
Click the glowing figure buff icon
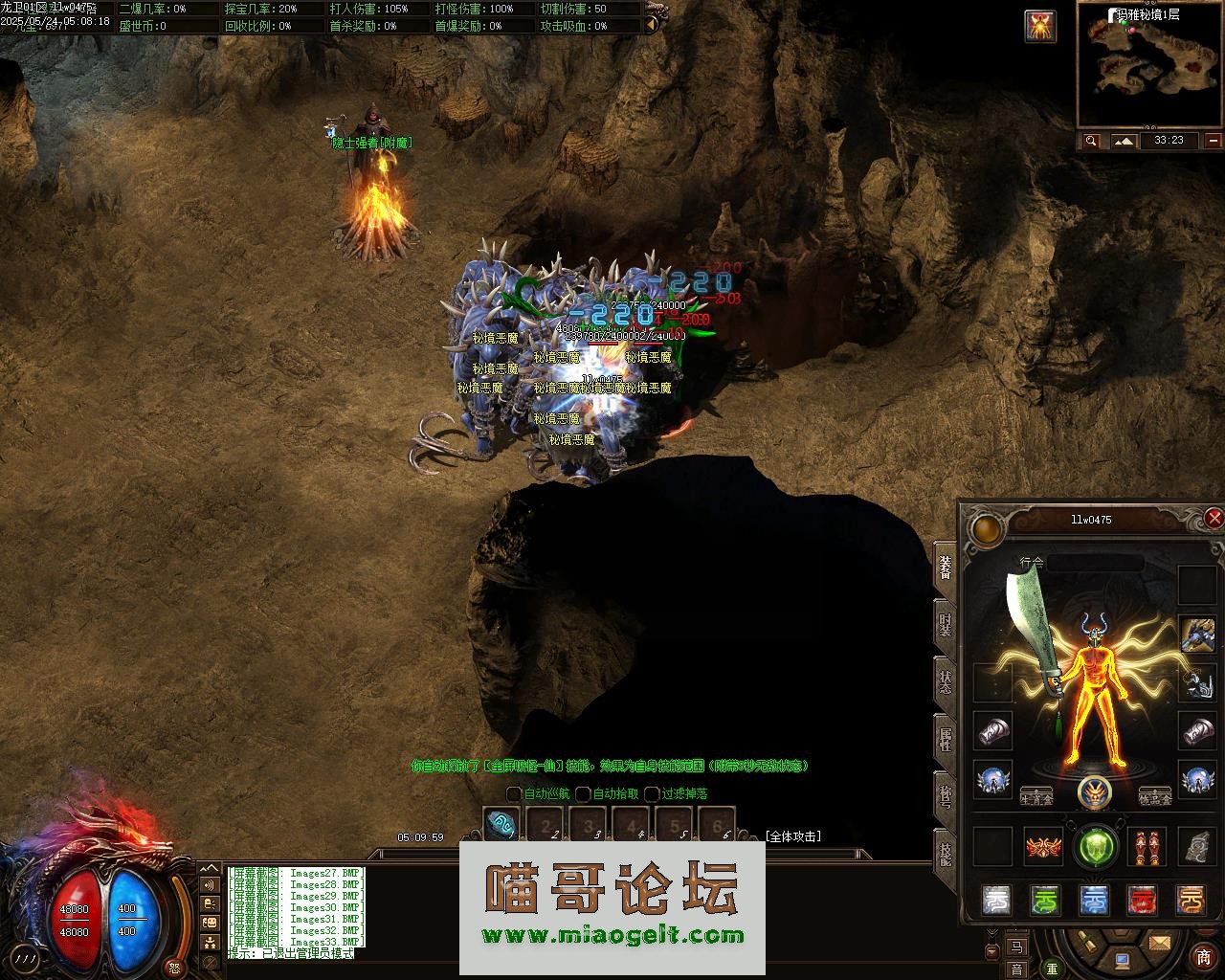click(1039, 26)
